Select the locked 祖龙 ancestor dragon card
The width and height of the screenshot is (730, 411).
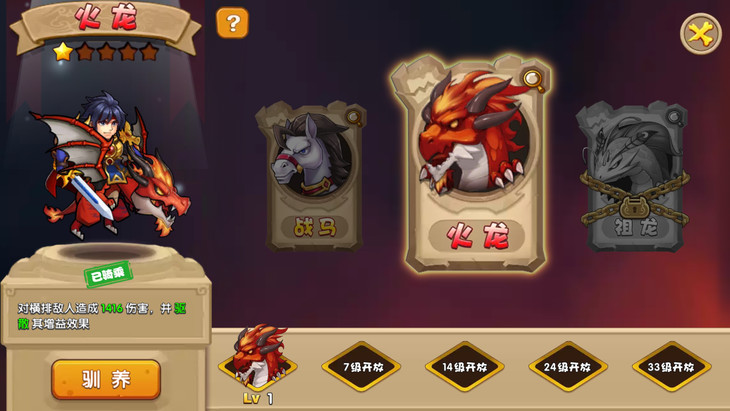coord(633,178)
